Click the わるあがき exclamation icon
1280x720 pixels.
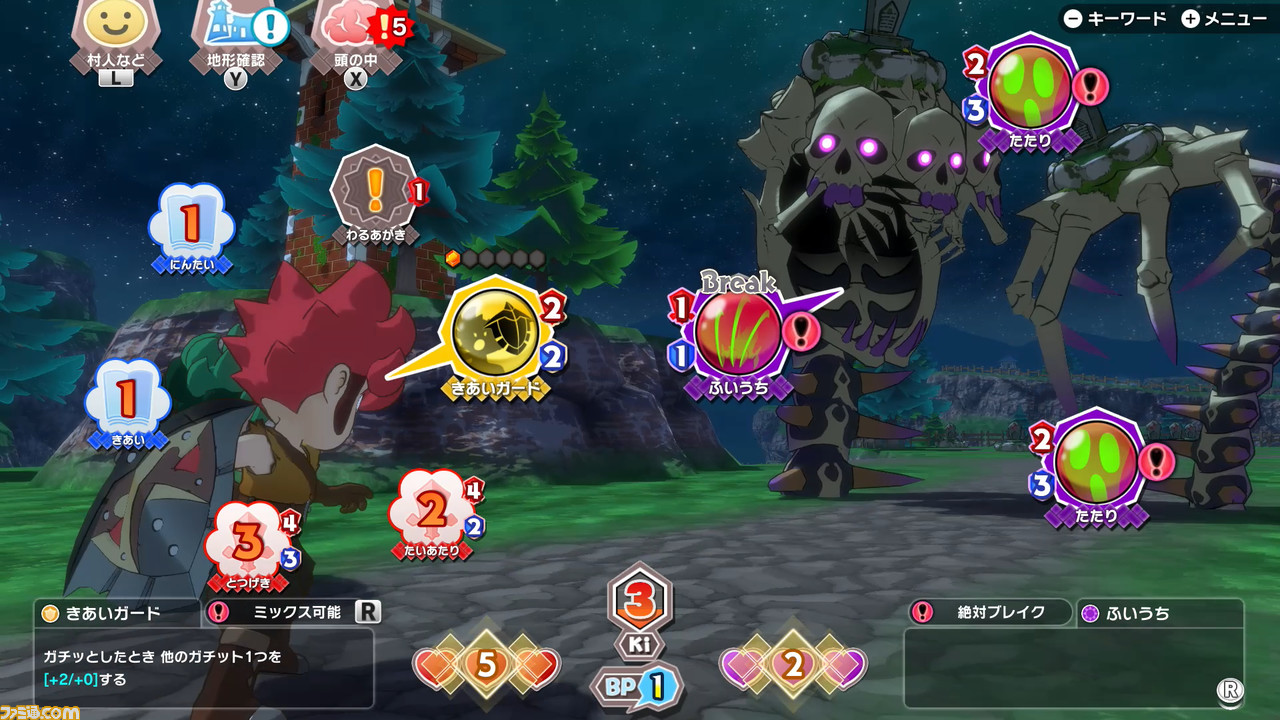[374, 188]
